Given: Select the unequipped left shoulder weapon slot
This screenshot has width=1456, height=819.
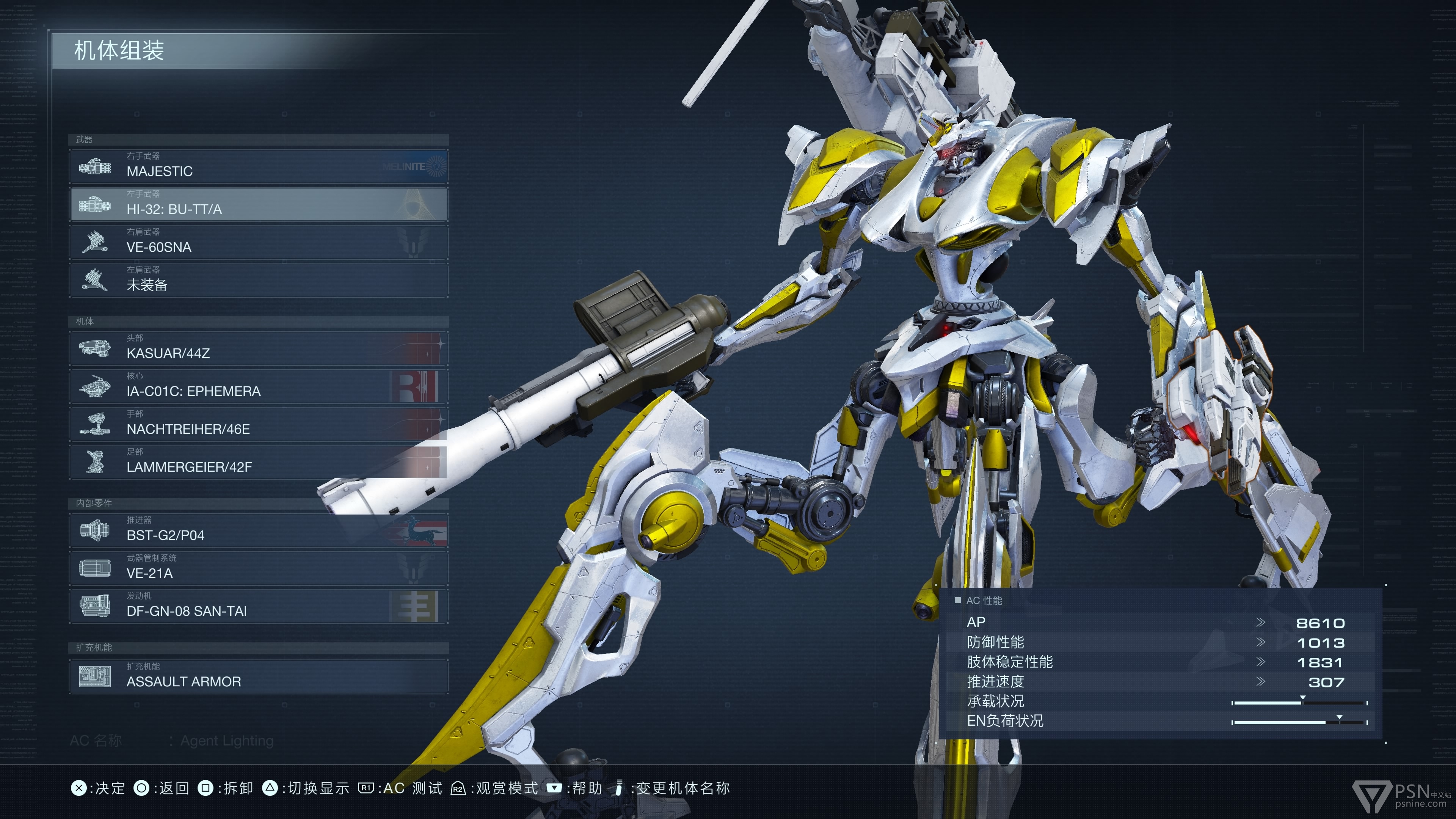Looking at the screenshot, I should 258,280.
